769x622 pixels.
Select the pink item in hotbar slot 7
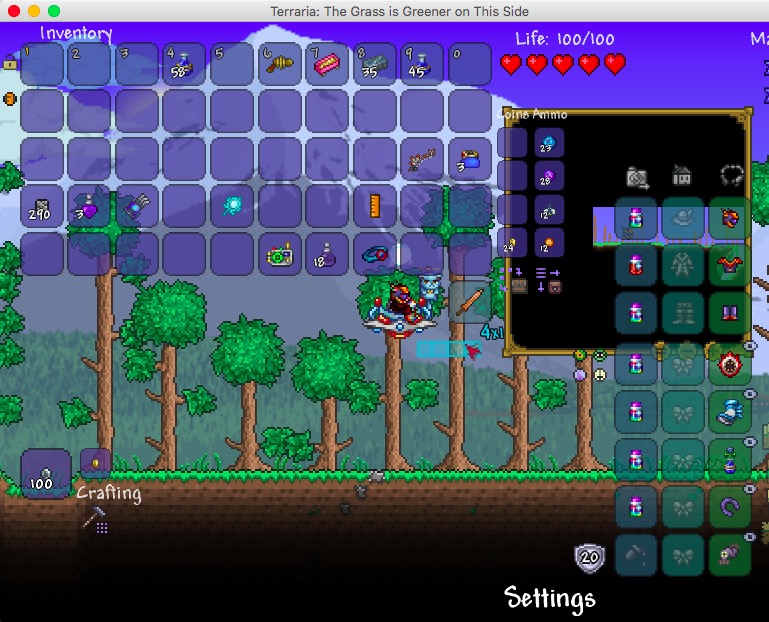327,65
